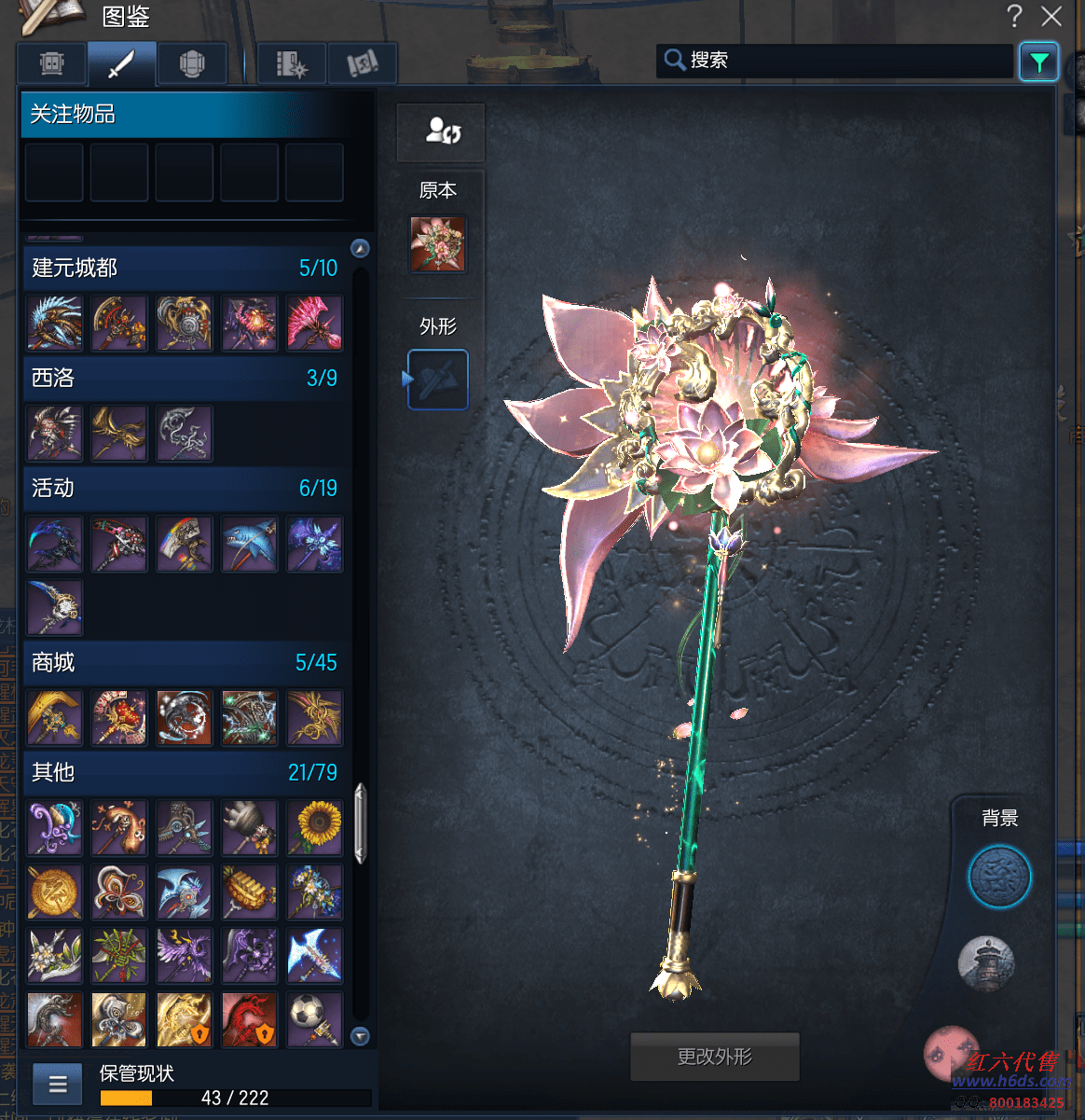Close the 图鉴 collection window
The image size is (1085, 1120).
pos(1051,16)
